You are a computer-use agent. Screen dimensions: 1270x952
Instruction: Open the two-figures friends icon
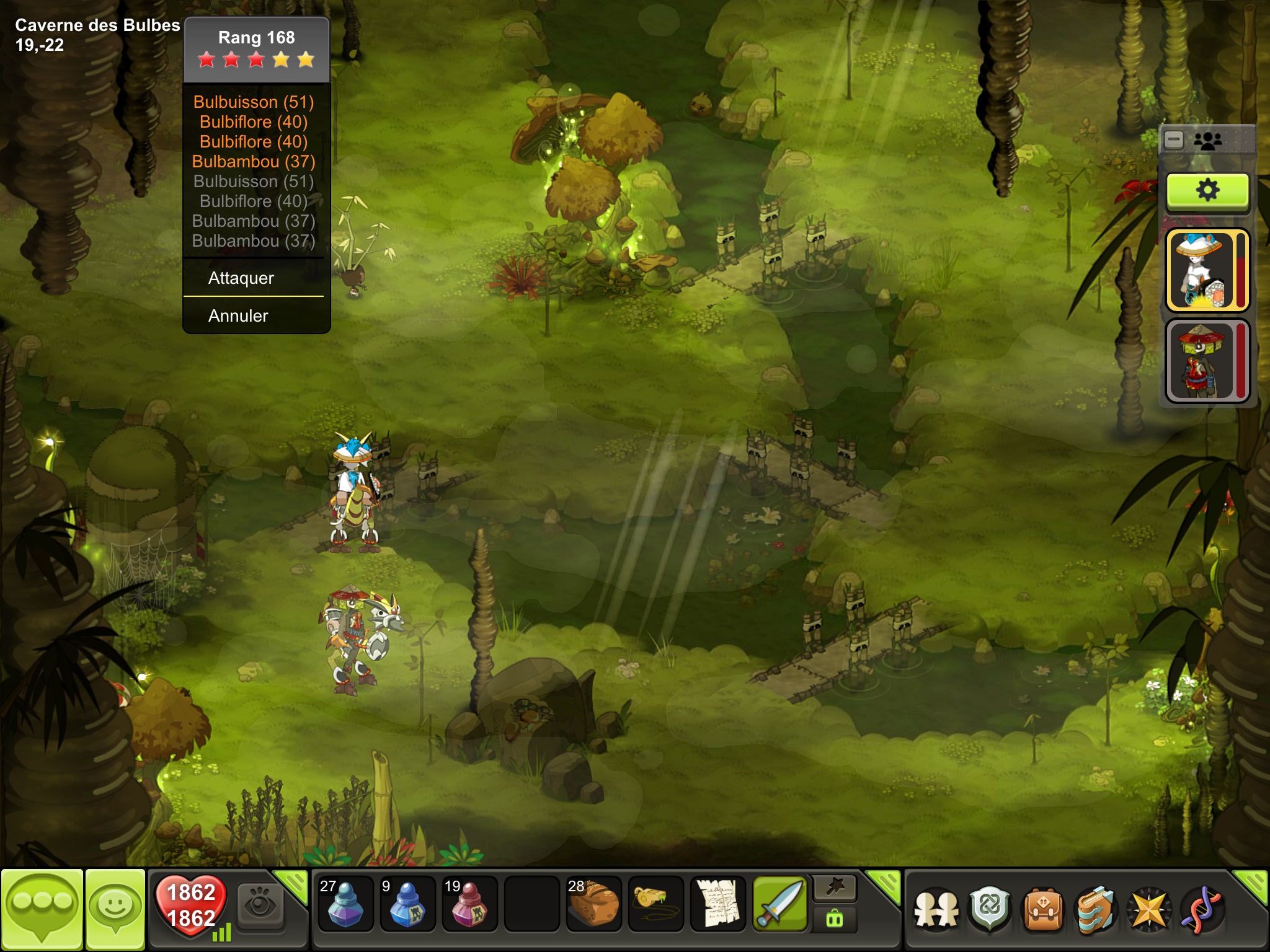coord(936,910)
